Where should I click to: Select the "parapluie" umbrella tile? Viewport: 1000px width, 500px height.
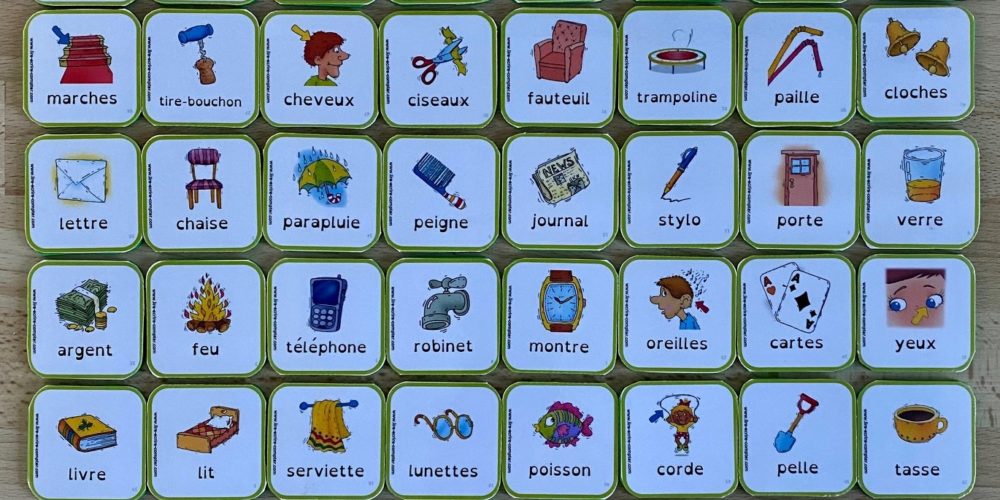pos(321,192)
